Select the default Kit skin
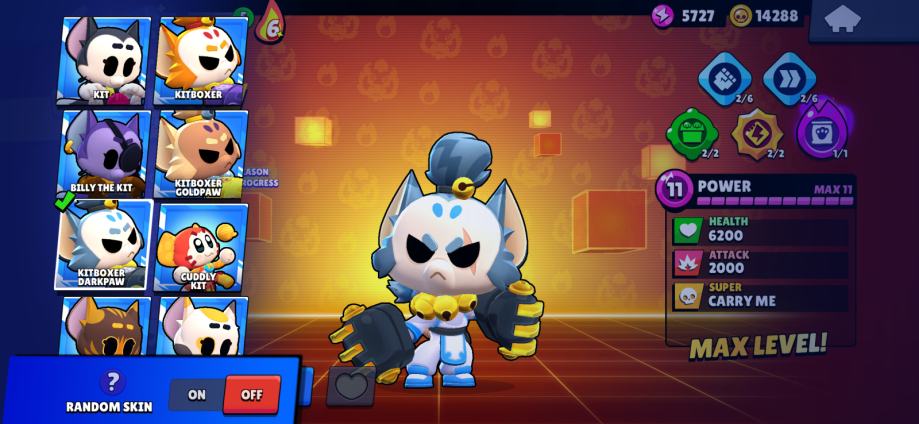 [103, 61]
